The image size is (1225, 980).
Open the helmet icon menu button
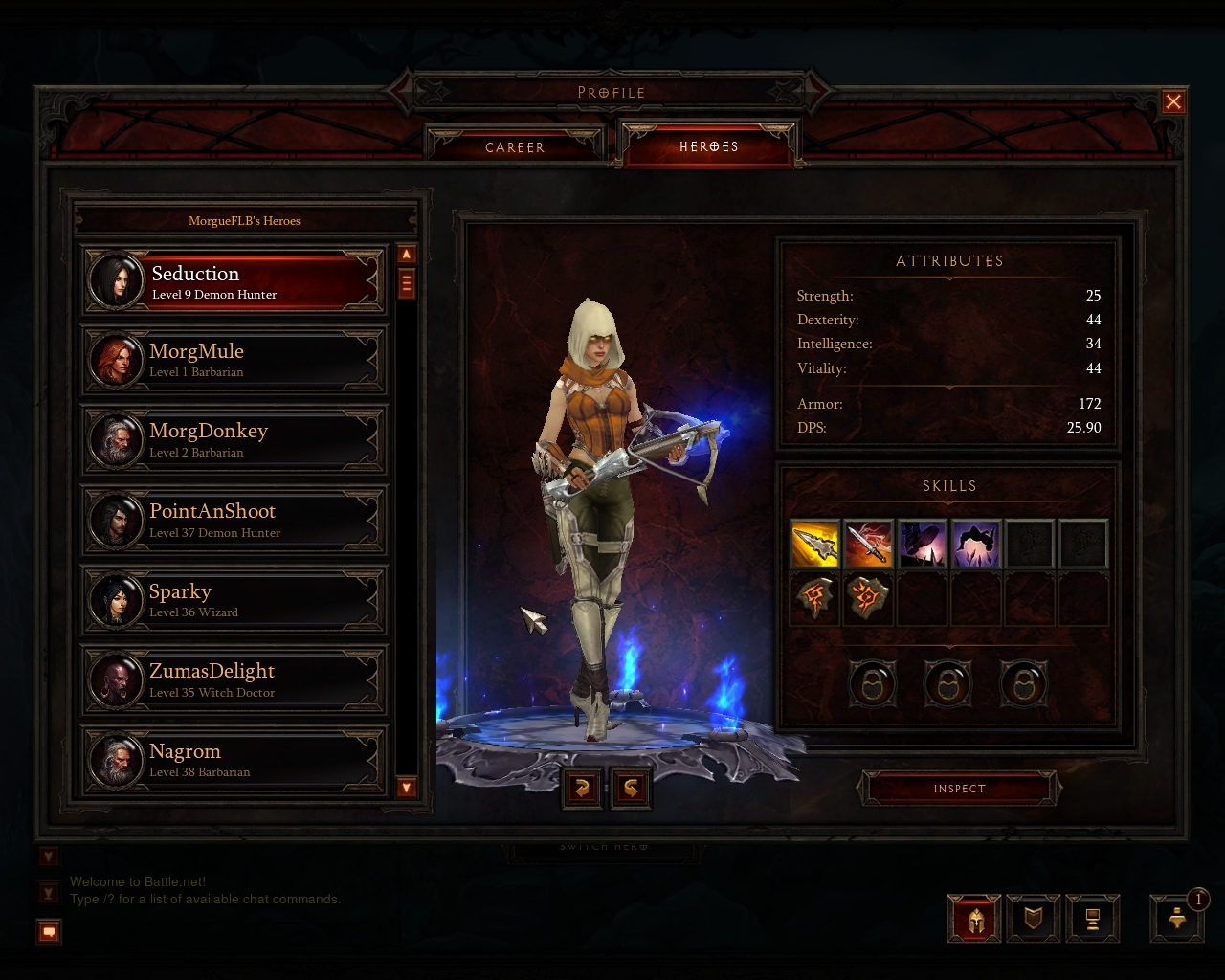[974, 920]
